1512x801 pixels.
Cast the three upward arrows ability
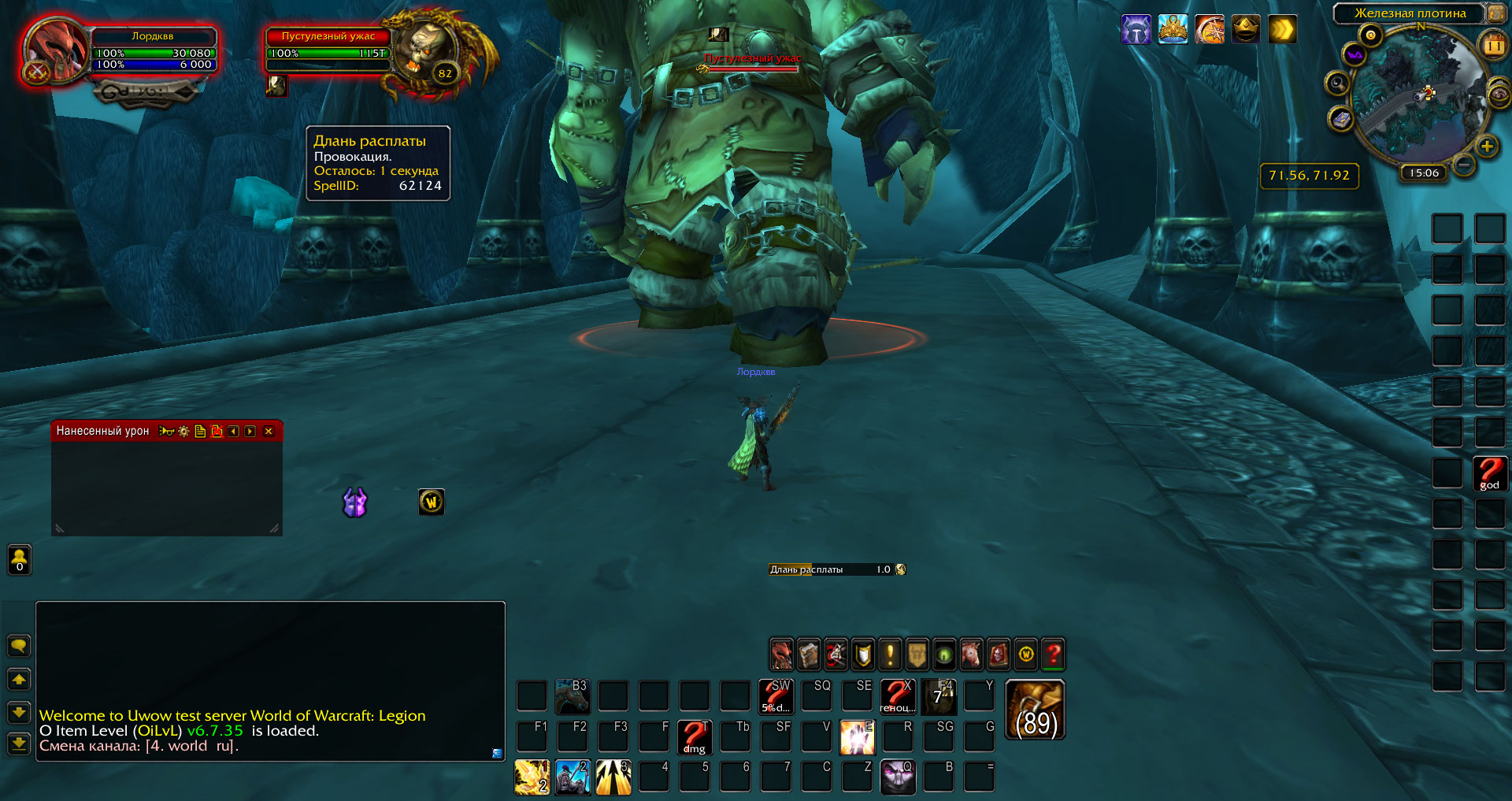pyautogui.click(x=613, y=777)
